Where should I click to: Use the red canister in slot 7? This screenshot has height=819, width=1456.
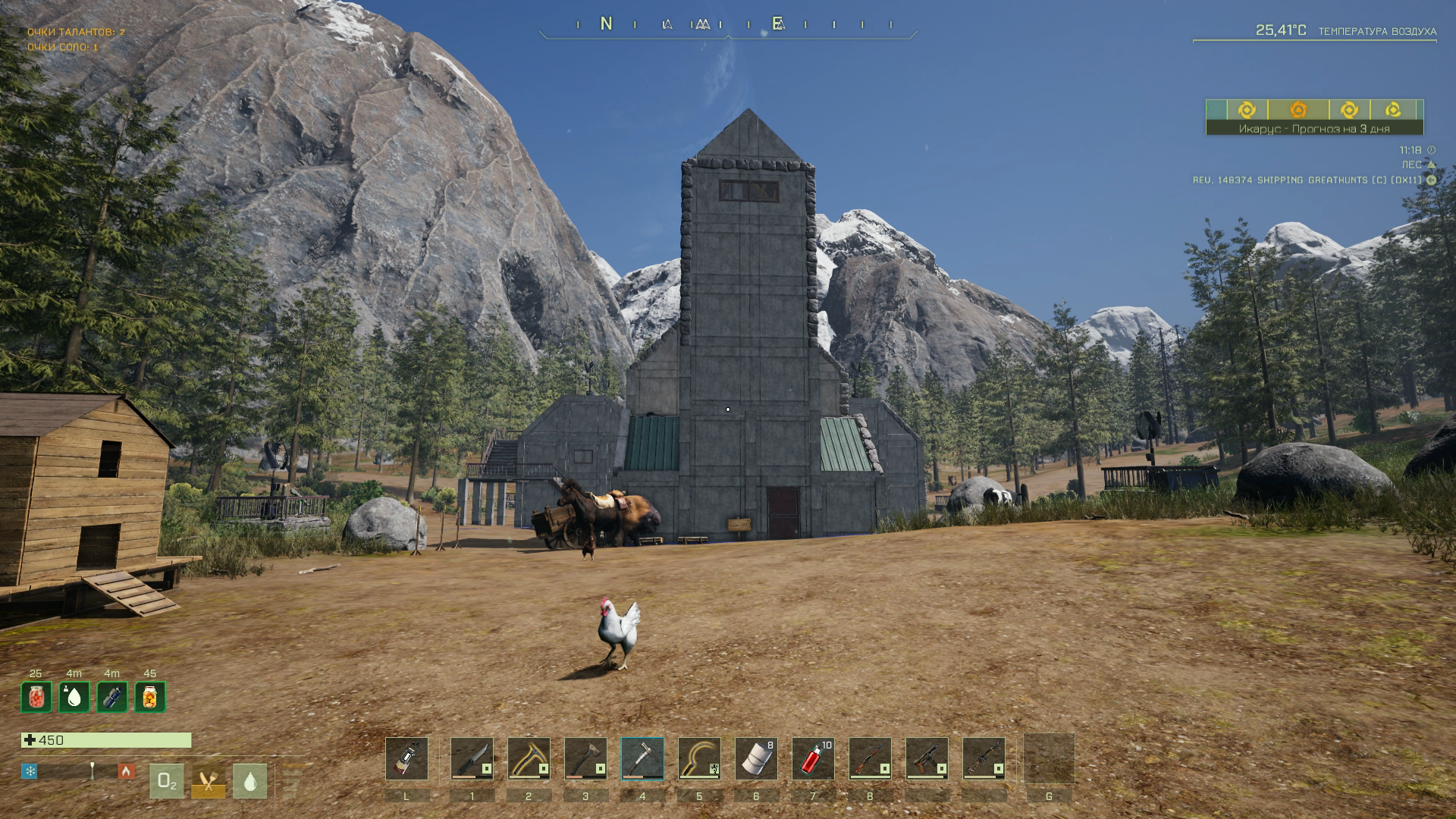(x=813, y=758)
